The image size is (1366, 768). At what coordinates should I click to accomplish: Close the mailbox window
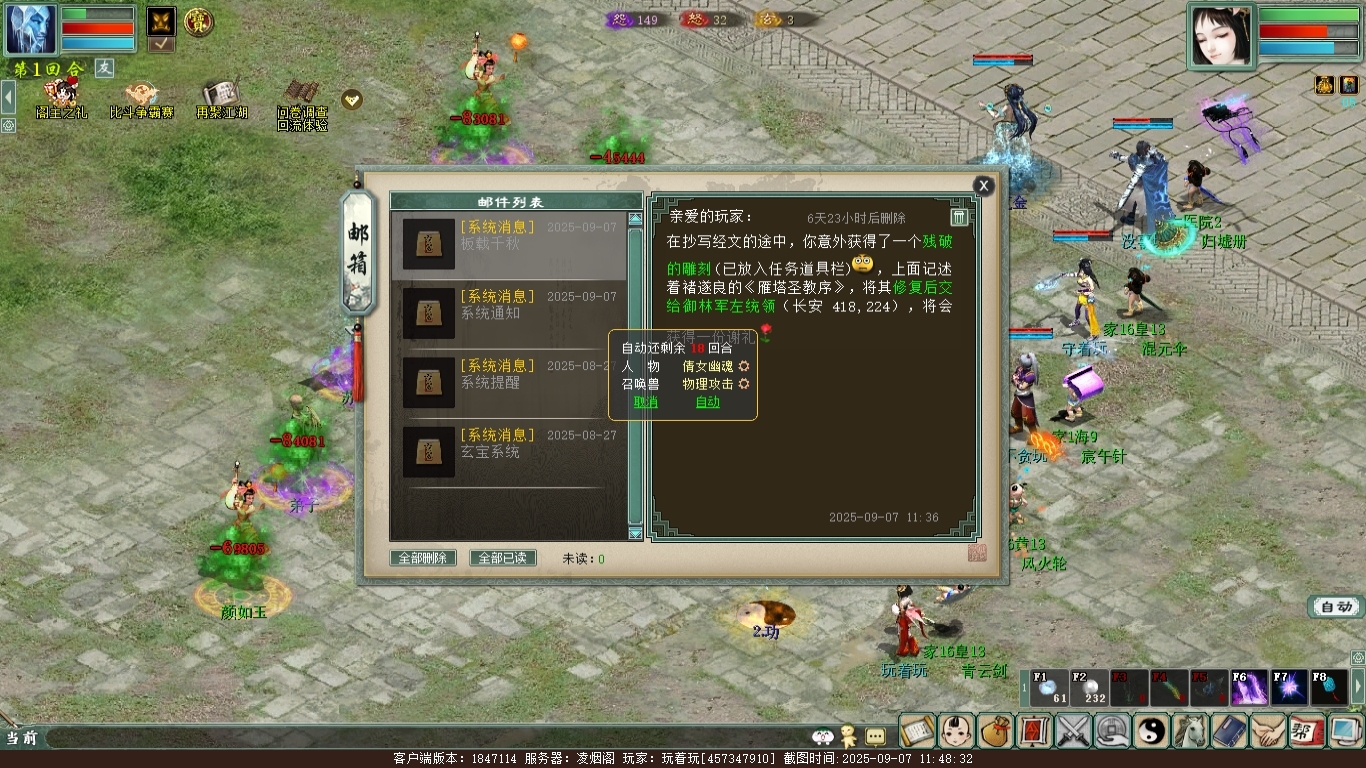click(x=984, y=185)
